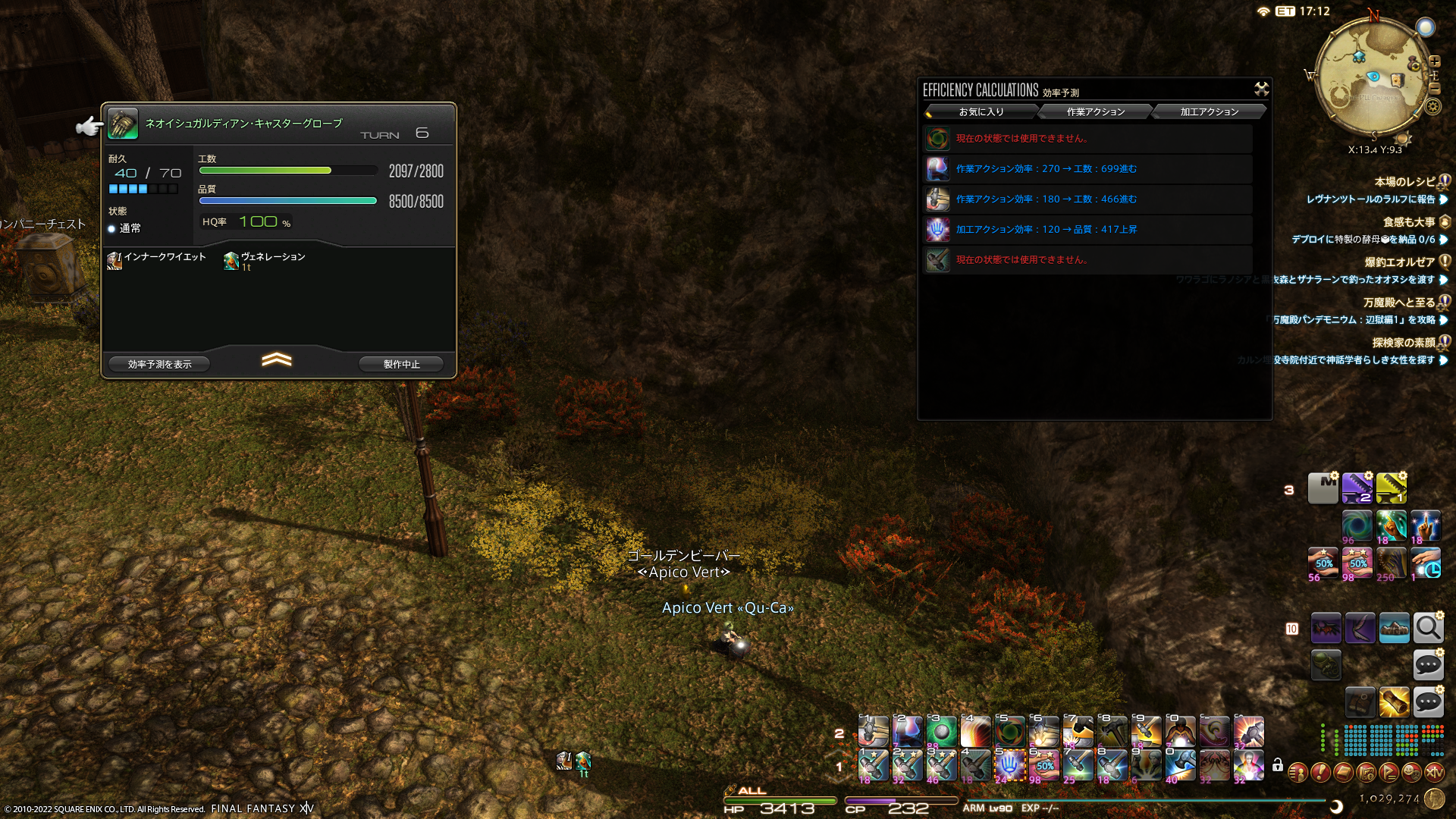Choose the action row with 工数：699進む
The height and width of the screenshot is (819, 1456).
(x=1087, y=169)
